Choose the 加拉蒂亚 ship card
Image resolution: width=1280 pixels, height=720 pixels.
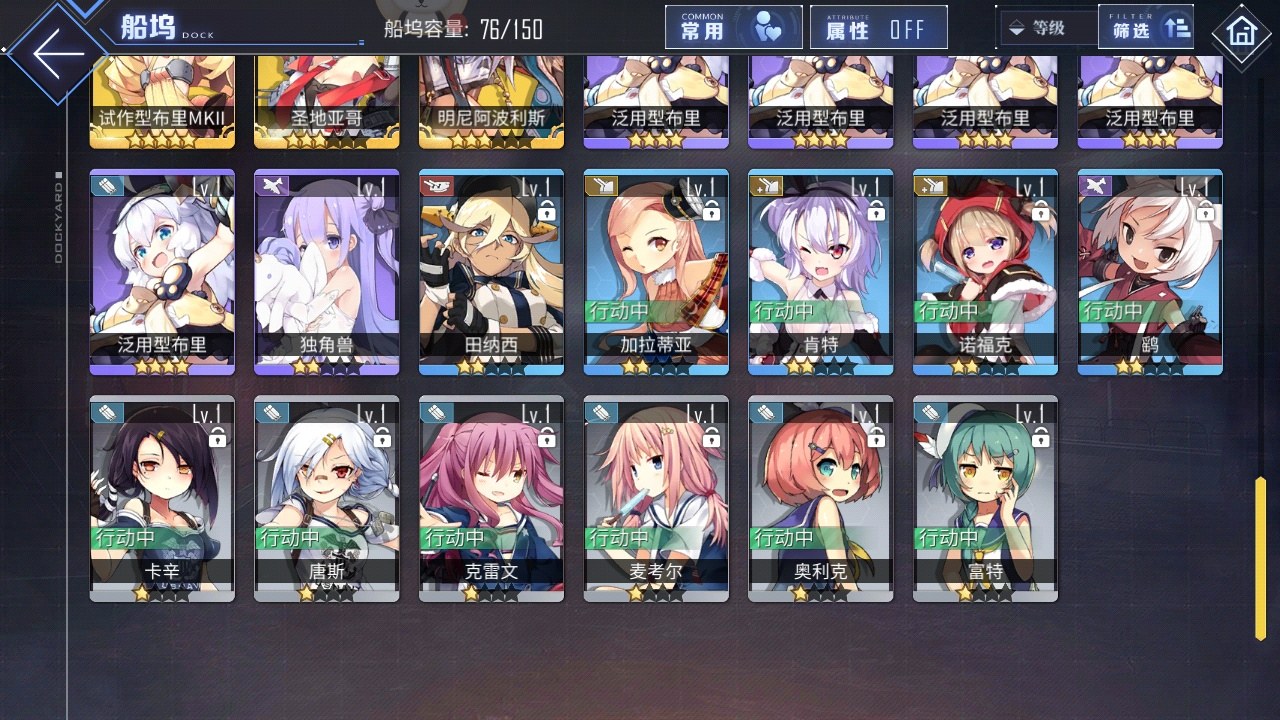click(x=656, y=272)
